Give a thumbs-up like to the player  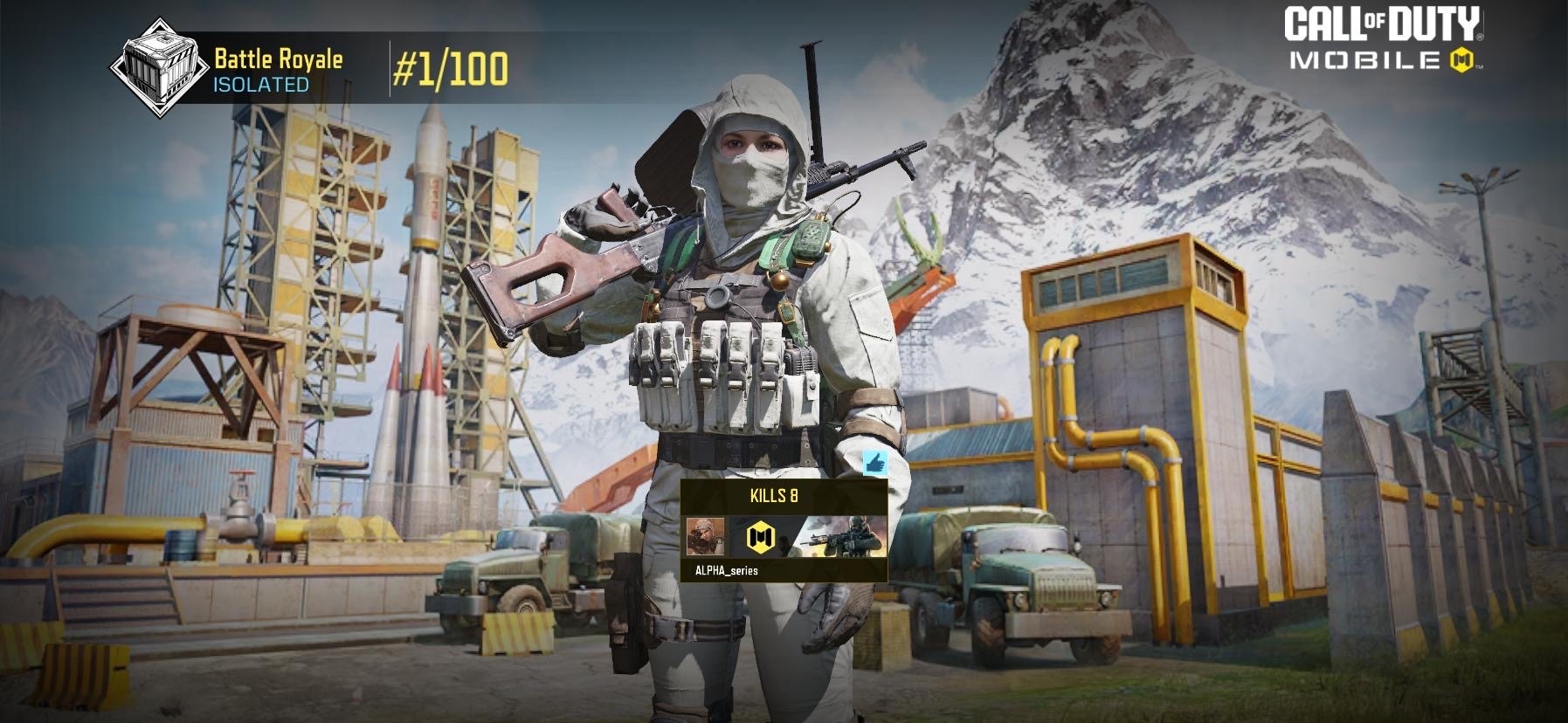(x=875, y=463)
